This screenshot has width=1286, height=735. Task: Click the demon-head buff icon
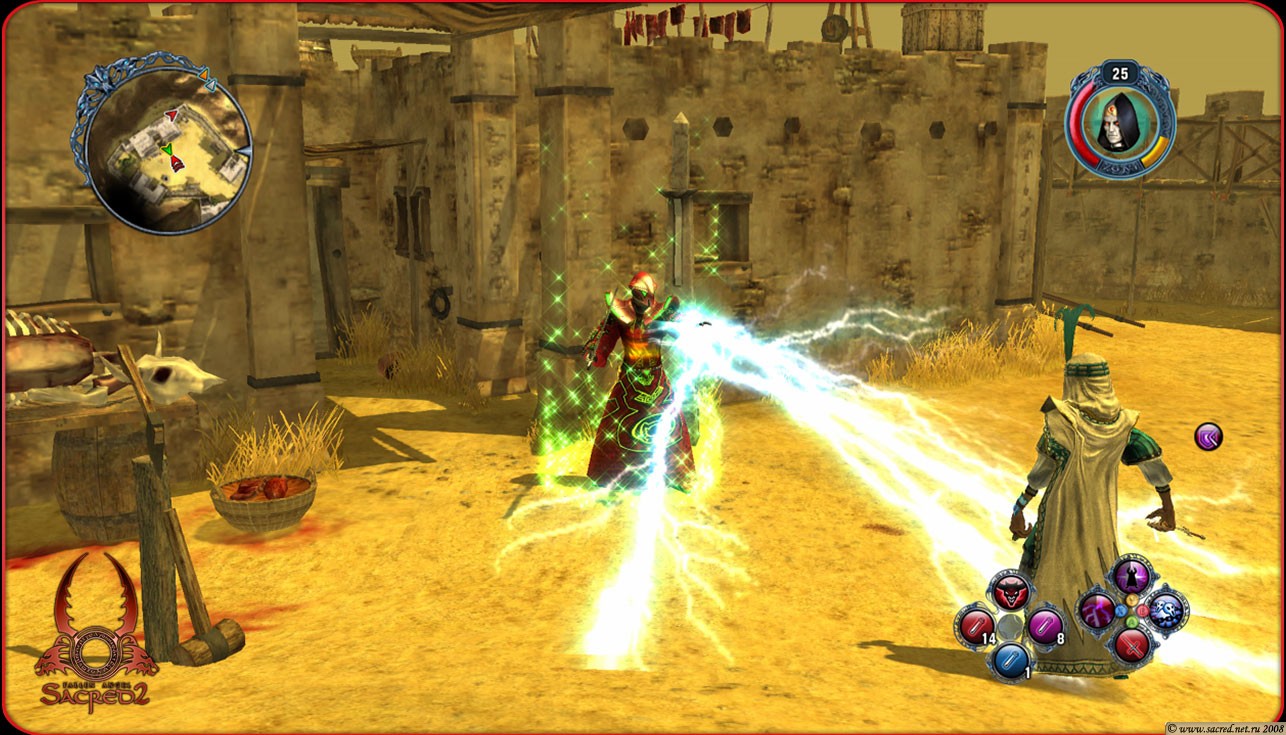pyautogui.click(x=1011, y=591)
